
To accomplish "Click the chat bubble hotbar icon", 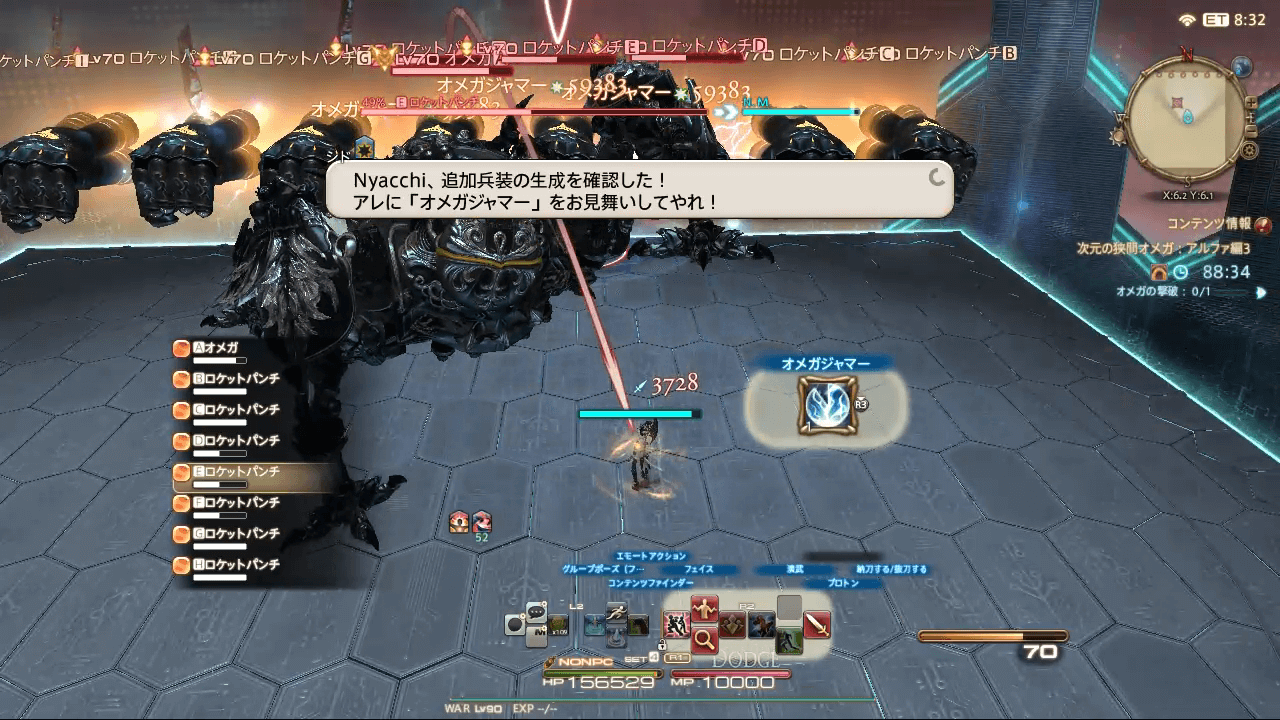I will tap(537, 612).
